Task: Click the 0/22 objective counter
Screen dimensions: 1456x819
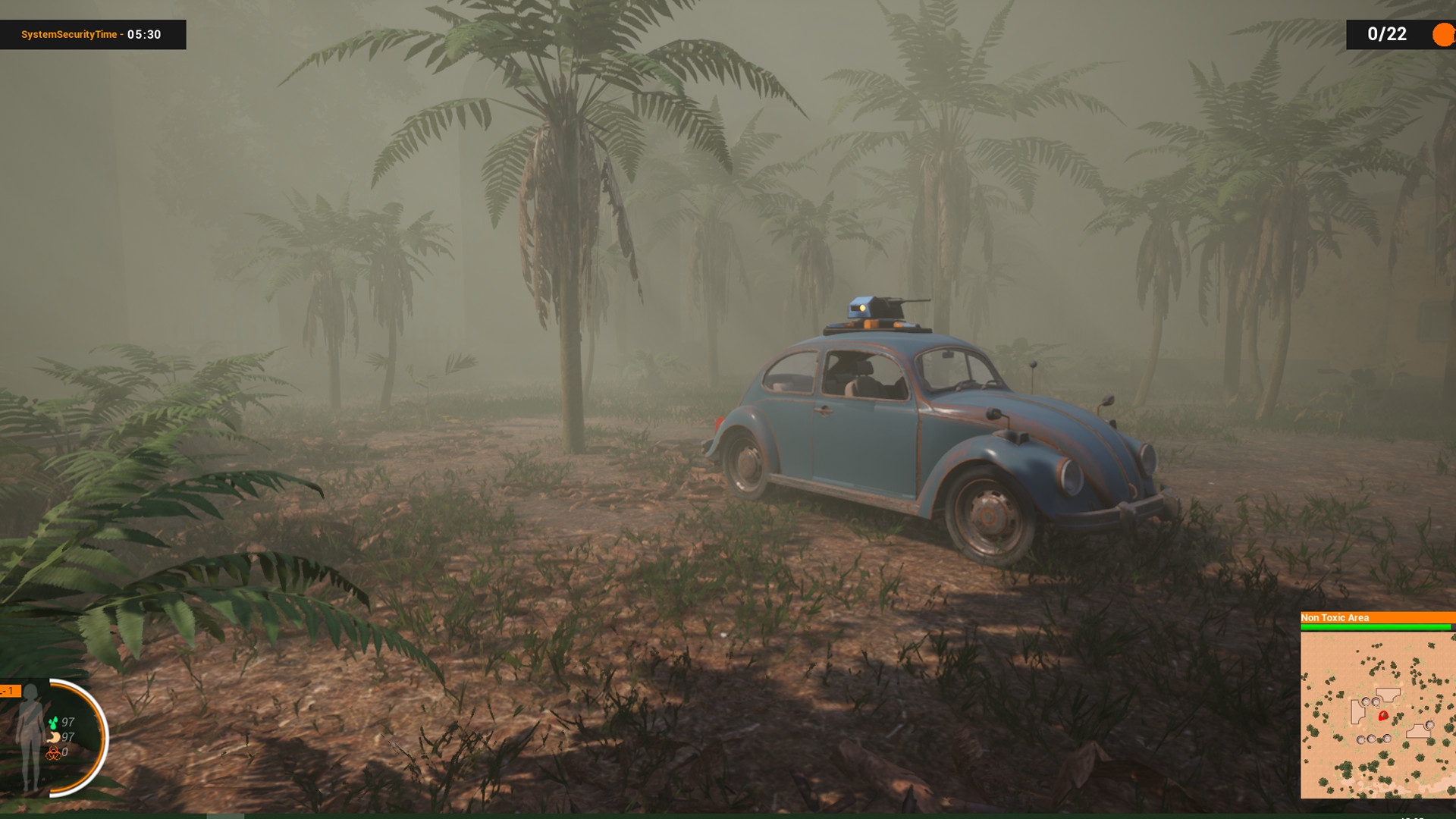Action: coord(1386,34)
